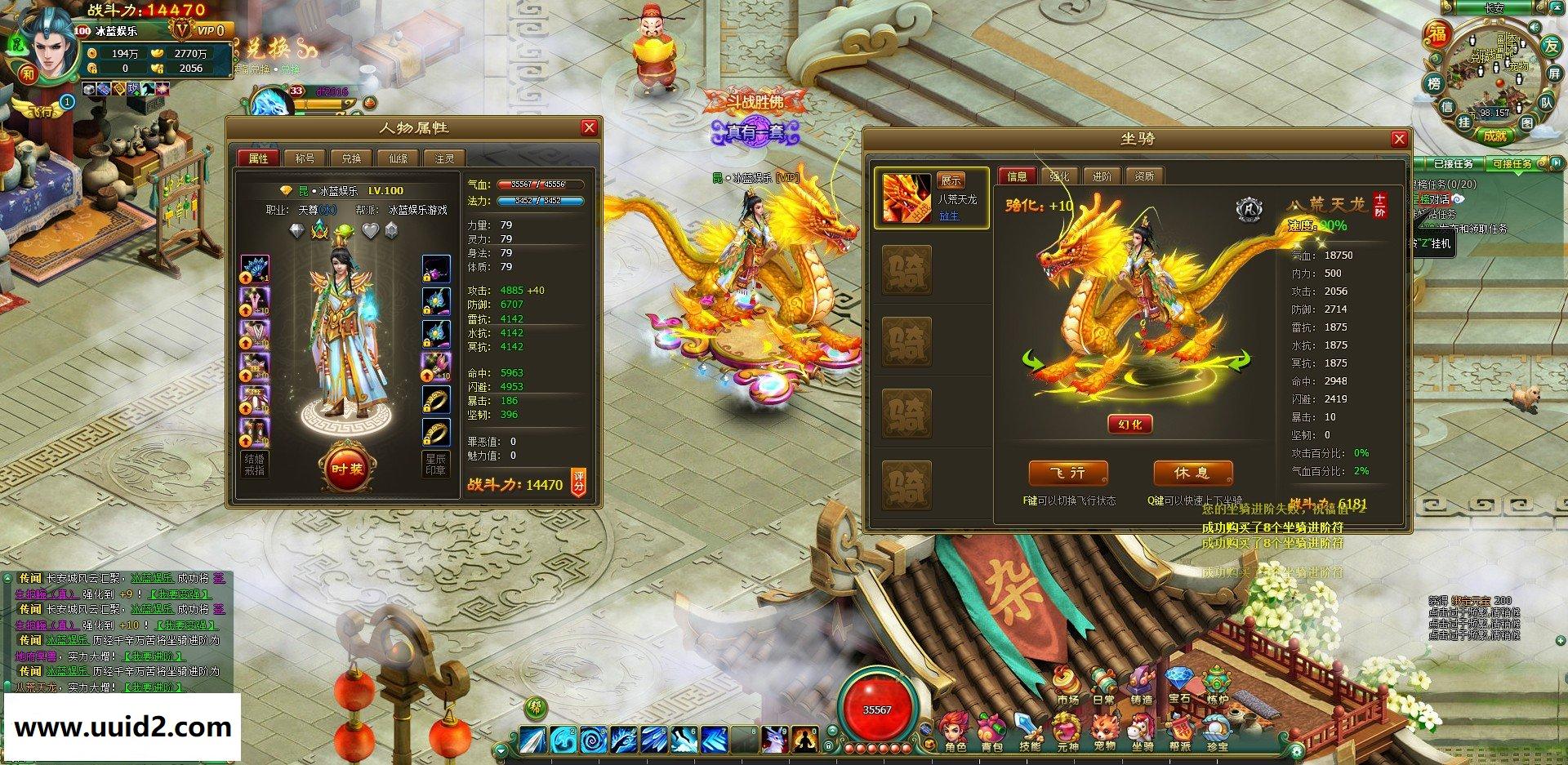Activate the 飞行 flight button
Viewport: 1568px width, 765px height.
(x=1067, y=474)
